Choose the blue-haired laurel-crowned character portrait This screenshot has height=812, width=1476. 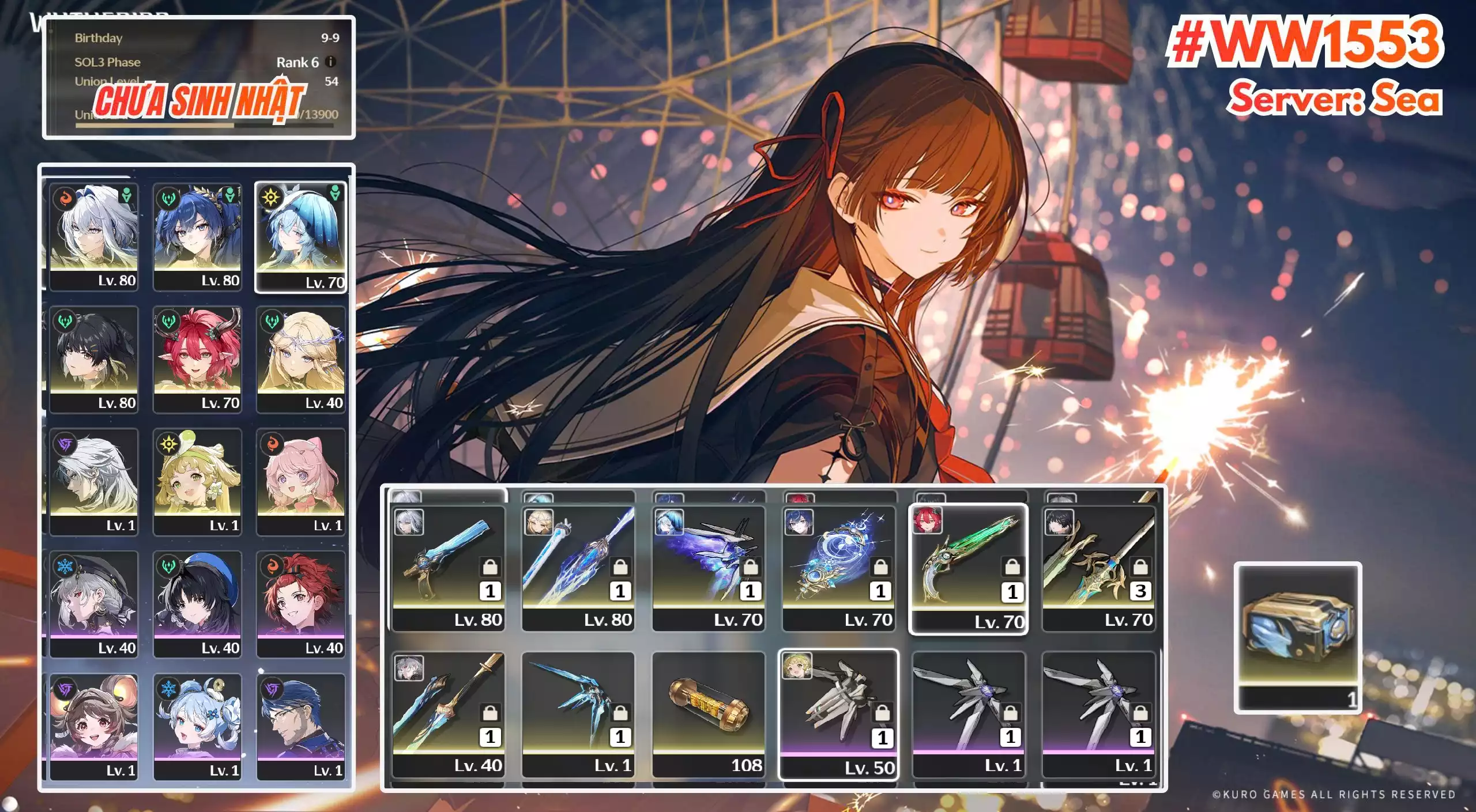197,236
